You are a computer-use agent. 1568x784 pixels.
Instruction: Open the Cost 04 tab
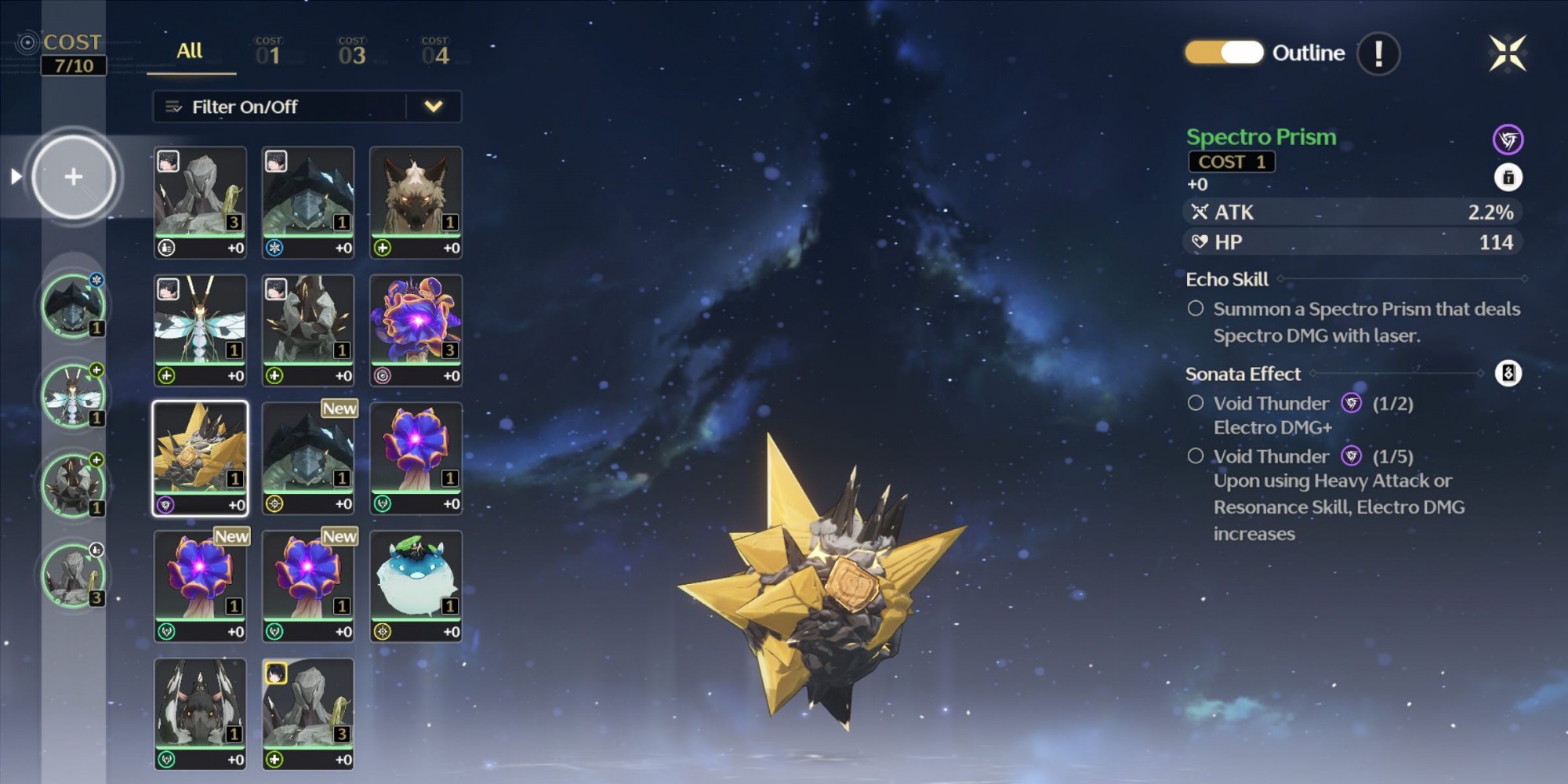coord(435,52)
